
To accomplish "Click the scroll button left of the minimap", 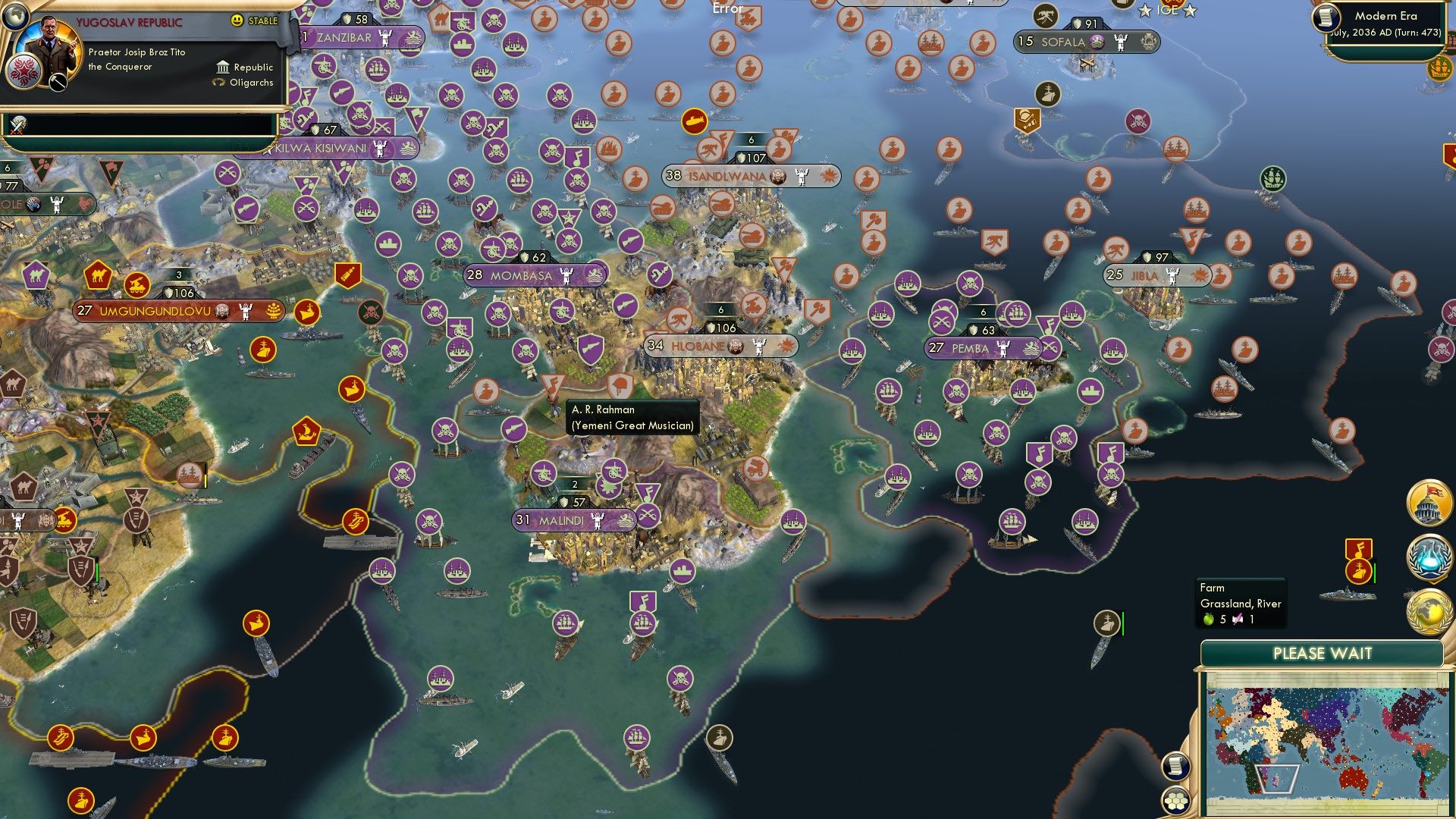I will [x=1175, y=766].
